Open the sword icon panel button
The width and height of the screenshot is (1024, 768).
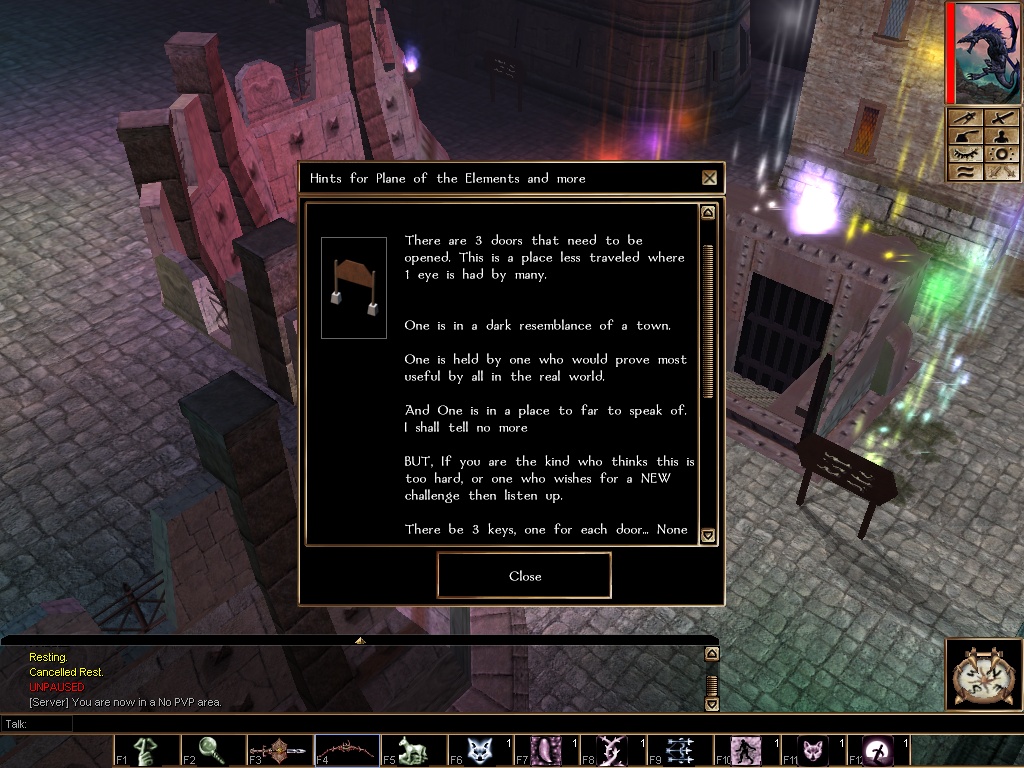[1001, 119]
